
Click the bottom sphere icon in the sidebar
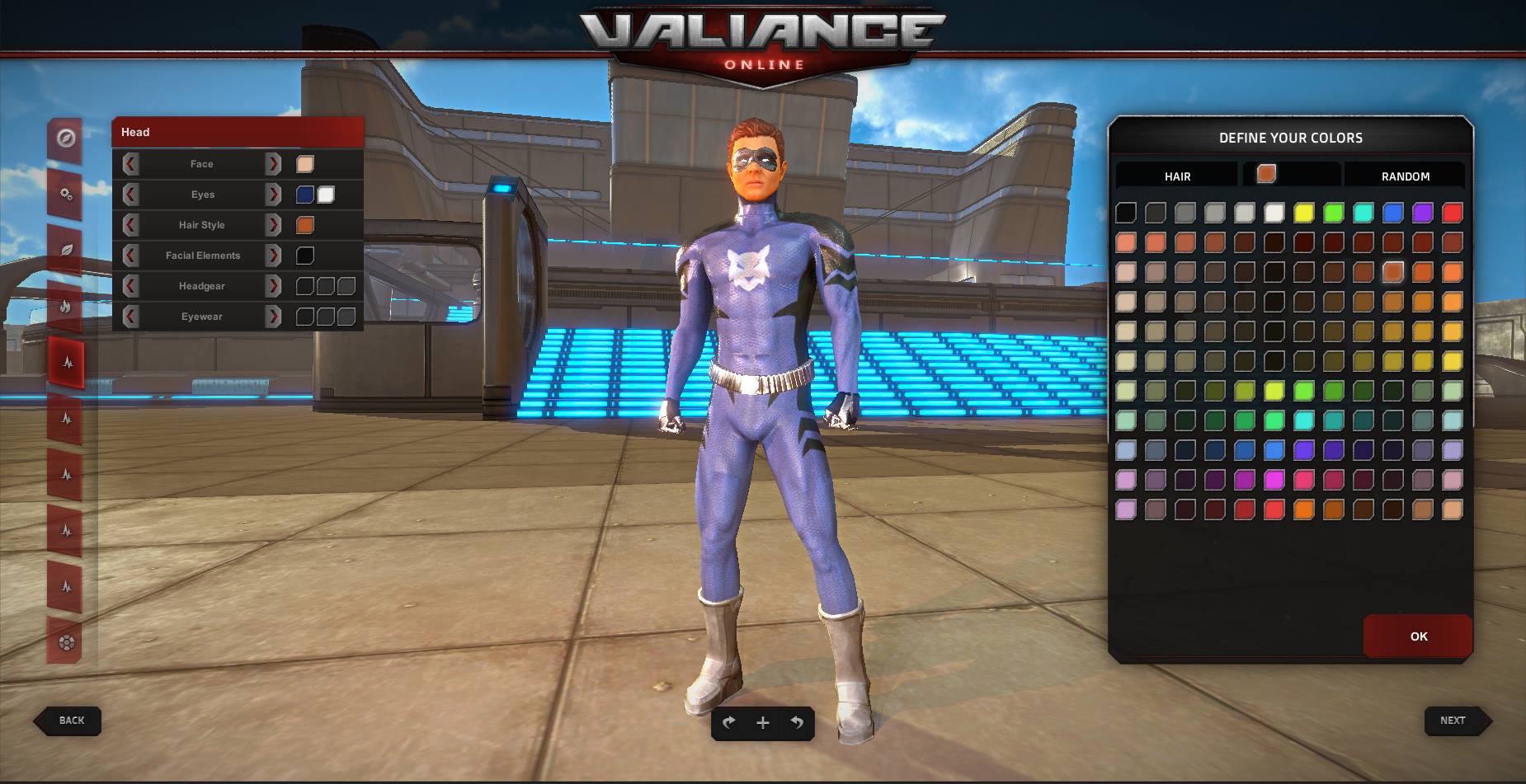(68, 643)
